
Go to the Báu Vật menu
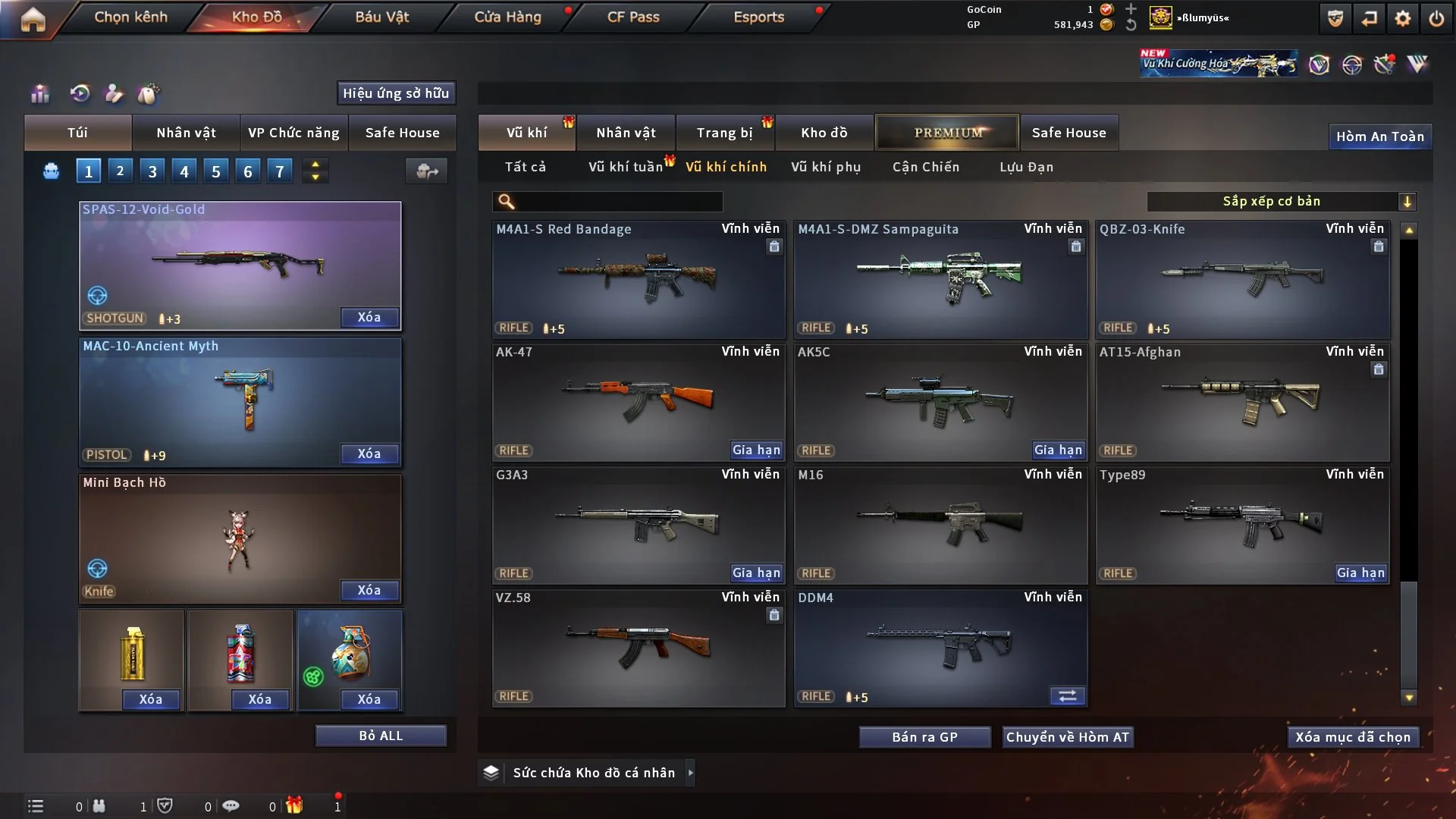click(381, 17)
